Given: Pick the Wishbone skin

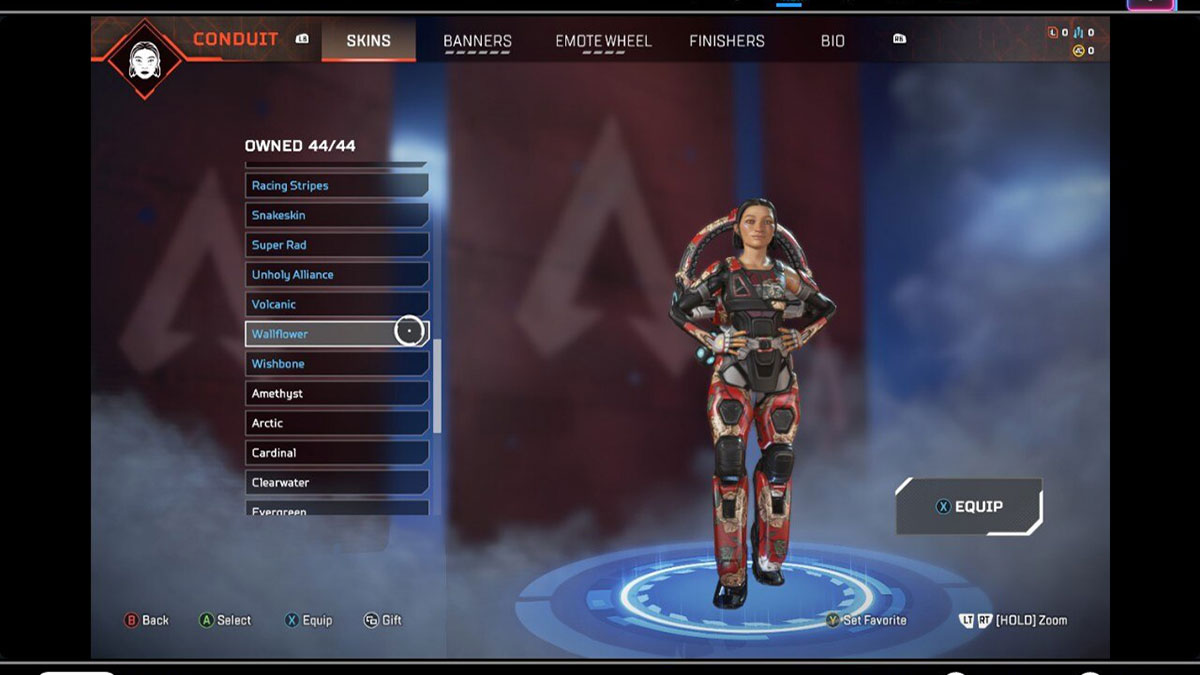Looking at the screenshot, I should (x=336, y=364).
